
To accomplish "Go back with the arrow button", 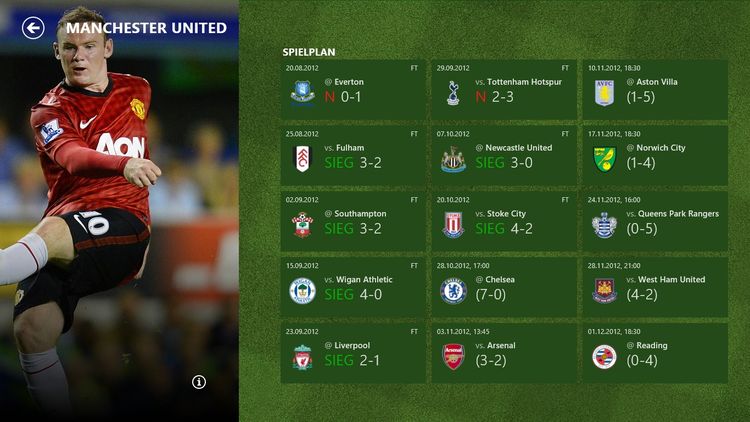I will point(33,28).
